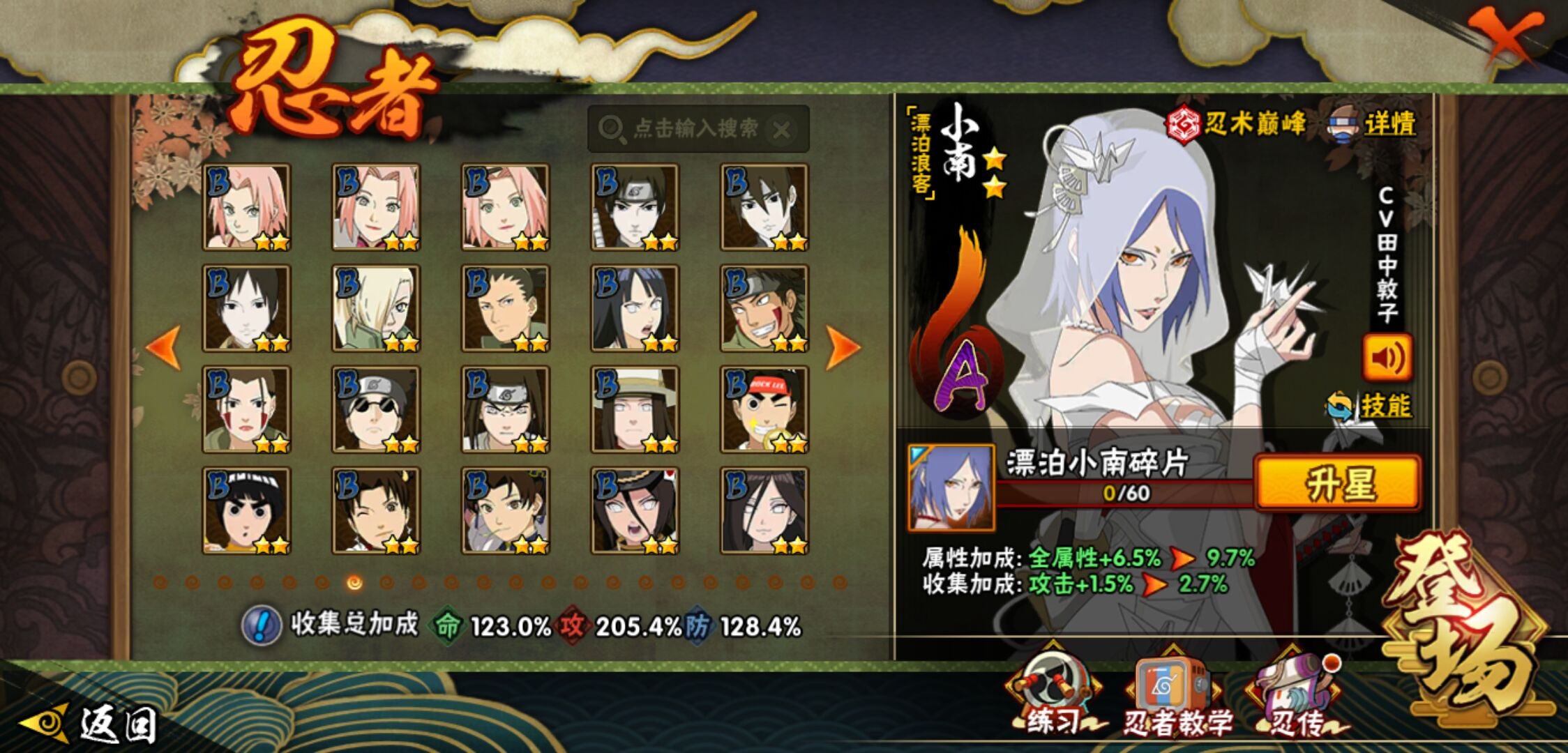Tap the 登场 deploy button
The image size is (1568, 753).
pyautogui.click(x=1463, y=627)
